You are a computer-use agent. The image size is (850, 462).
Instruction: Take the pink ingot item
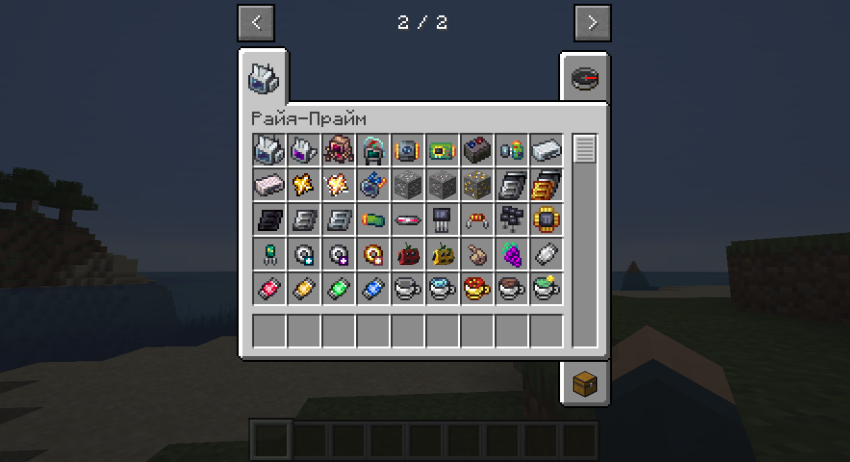(270, 185)
